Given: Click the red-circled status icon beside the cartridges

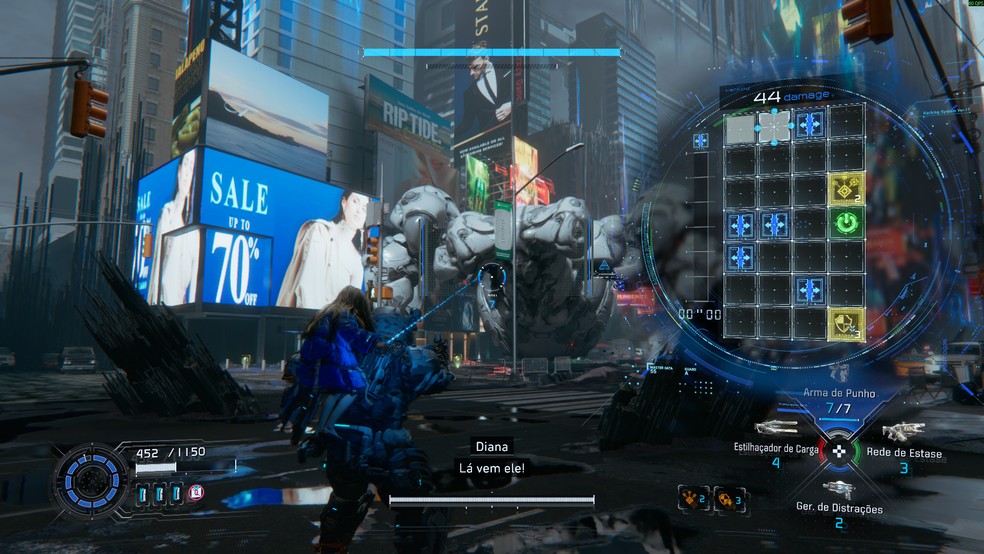Looking at the screenshot, I should pyautogui.click(x=197, y=492).
